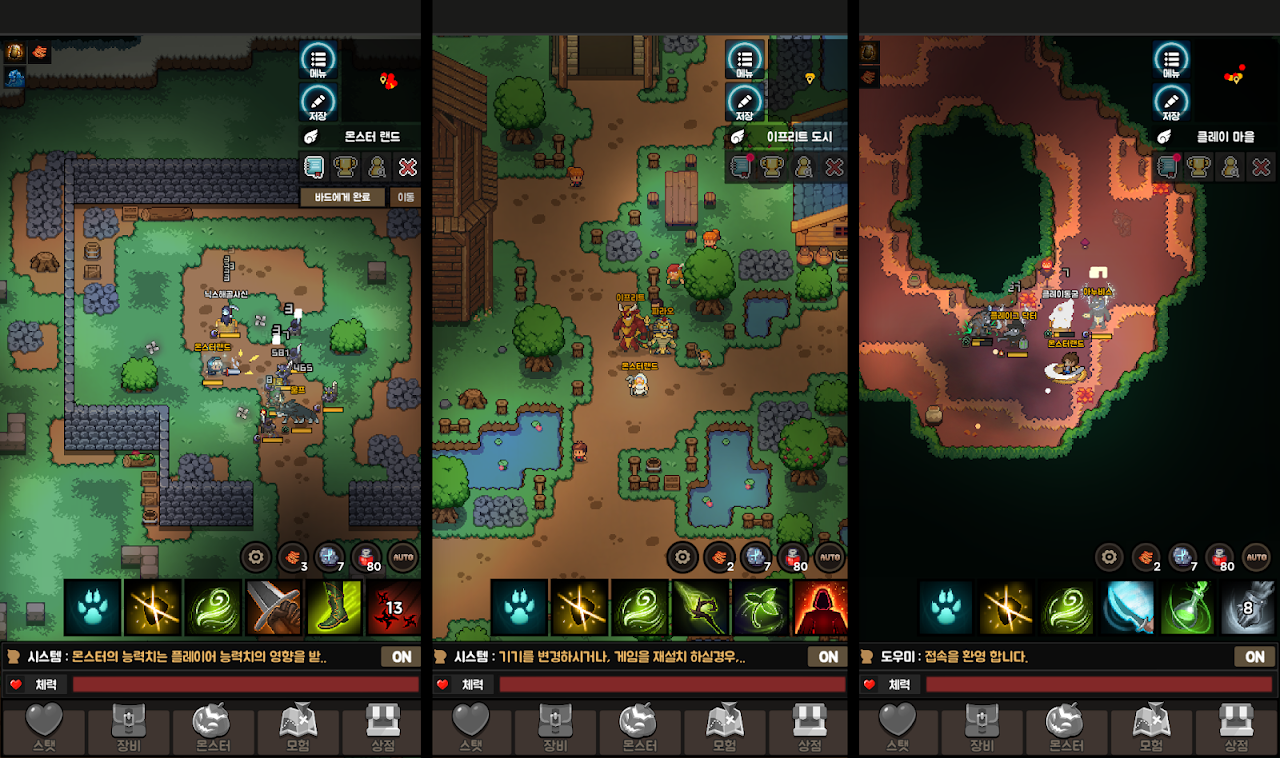This screenshot has height=758, width=1280.
Task: Activate the sword-in-hand skill icon
Action: (274, 607)
